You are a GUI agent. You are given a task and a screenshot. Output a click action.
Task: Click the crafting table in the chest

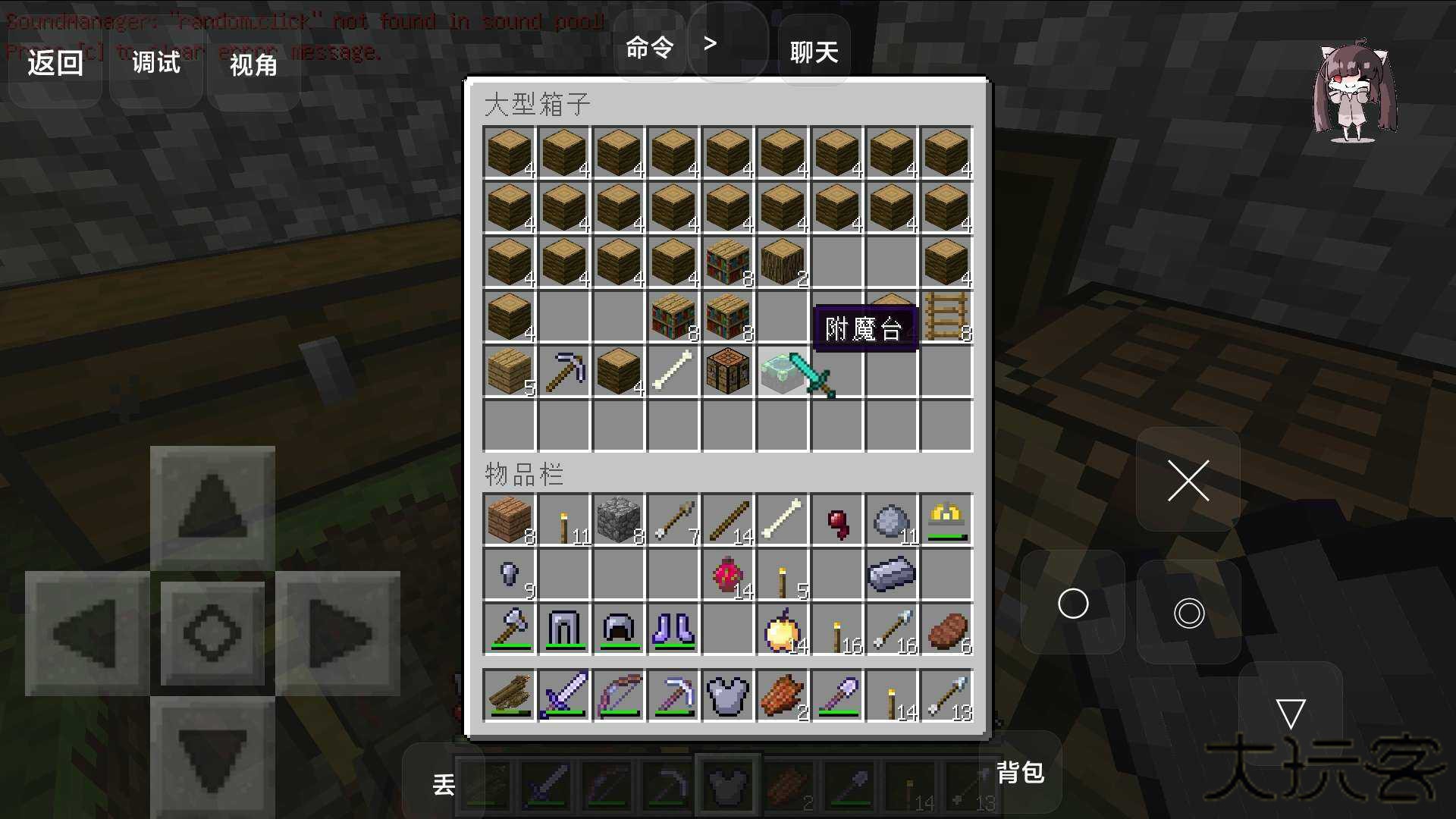point(726,372)
